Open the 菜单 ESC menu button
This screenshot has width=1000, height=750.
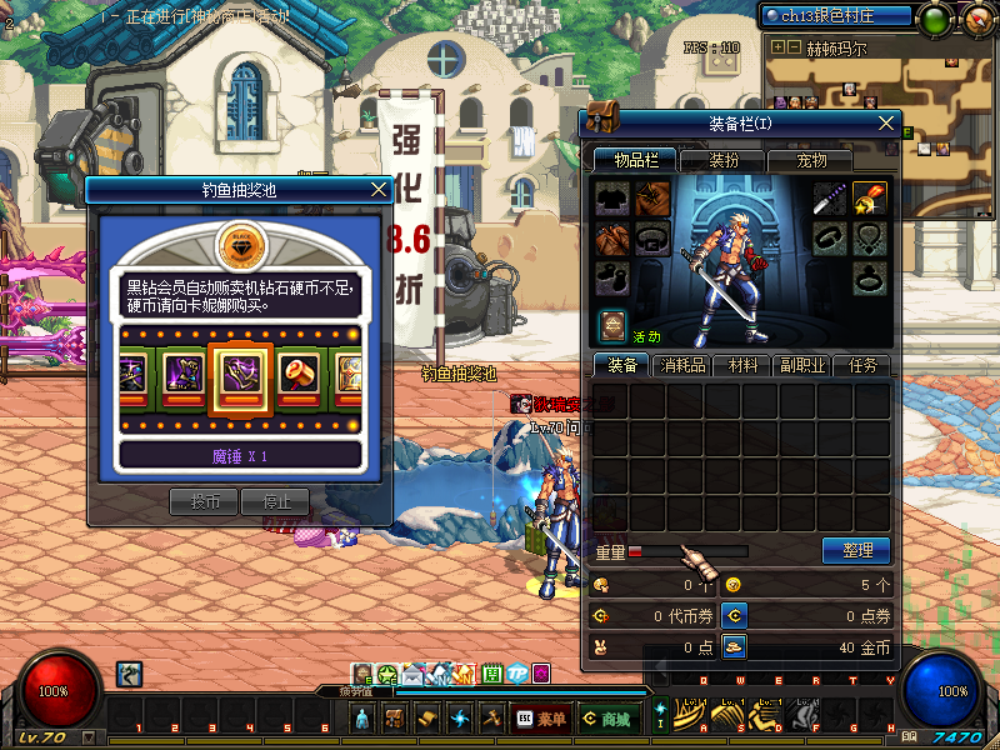click(x=541, y=718)
